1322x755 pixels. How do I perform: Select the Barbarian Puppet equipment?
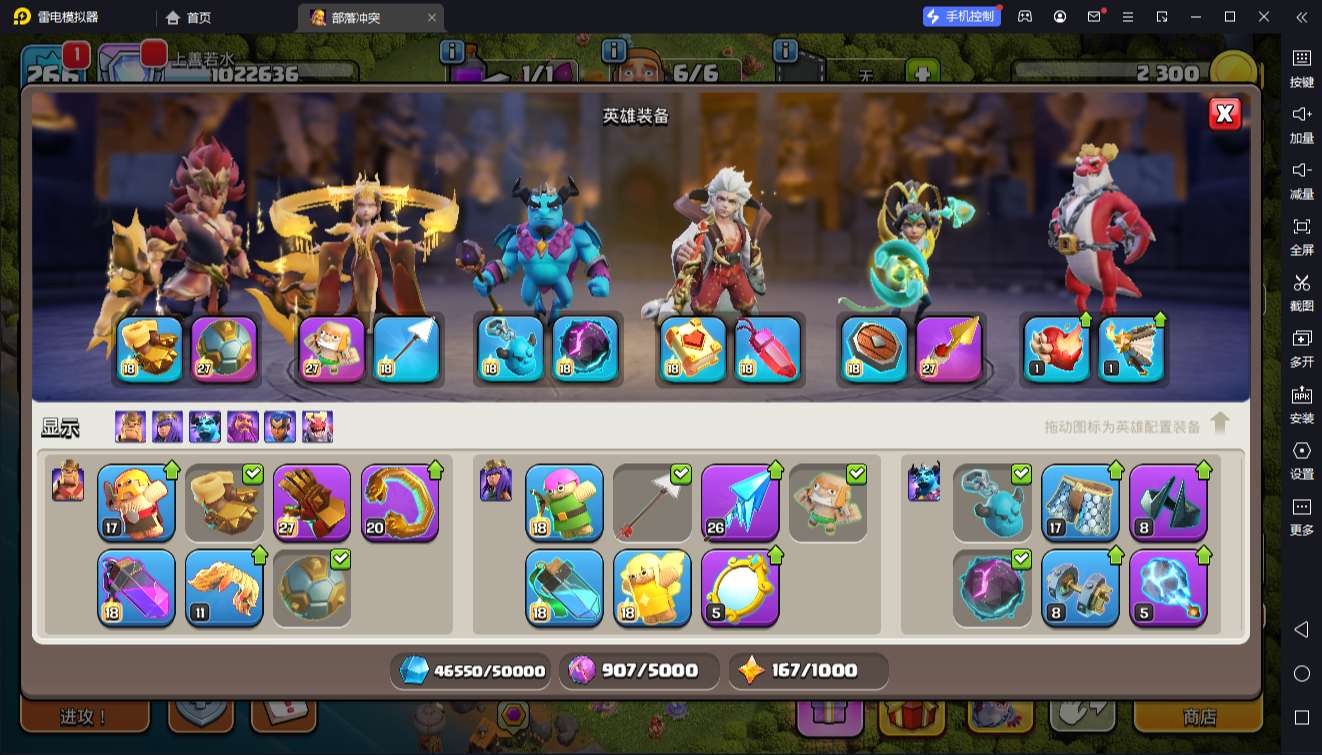pos(136,502)
